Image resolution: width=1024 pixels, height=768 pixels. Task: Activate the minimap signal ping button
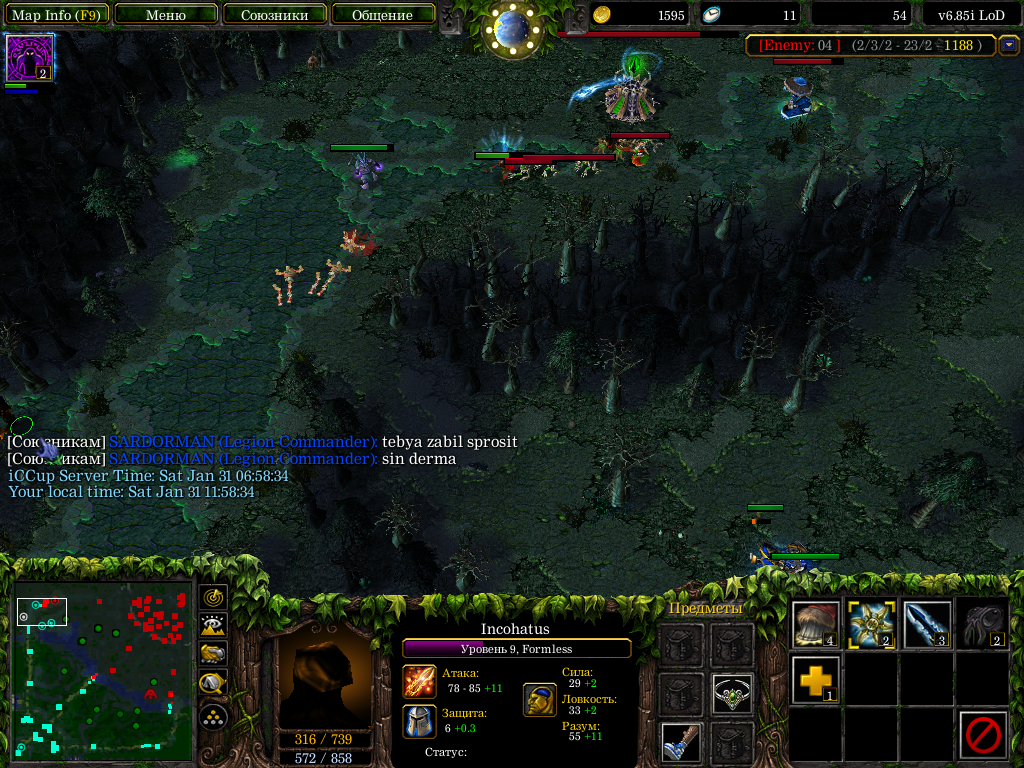point(213,598)
